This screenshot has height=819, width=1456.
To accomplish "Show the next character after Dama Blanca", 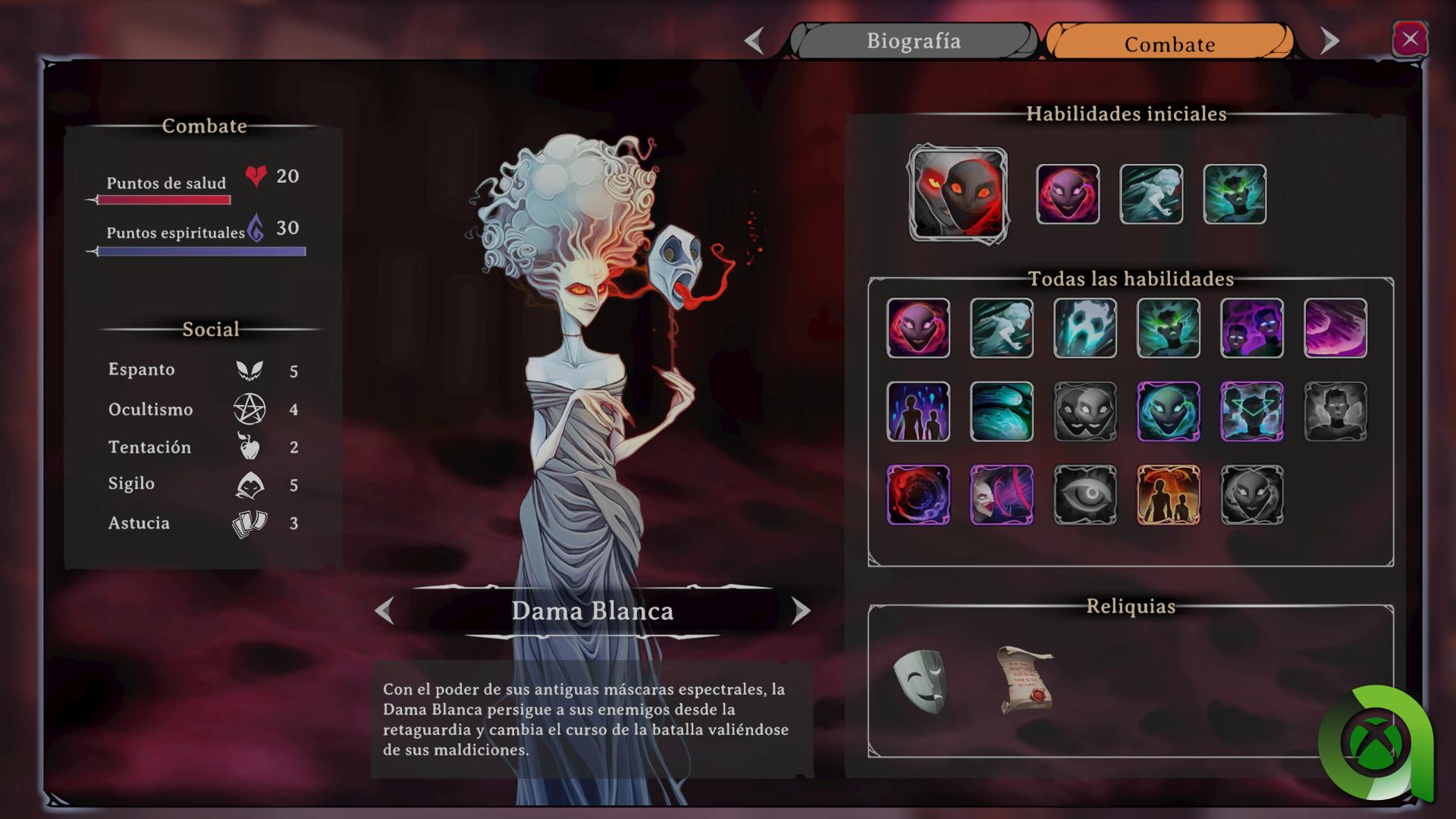I will (x=800, y=610).
